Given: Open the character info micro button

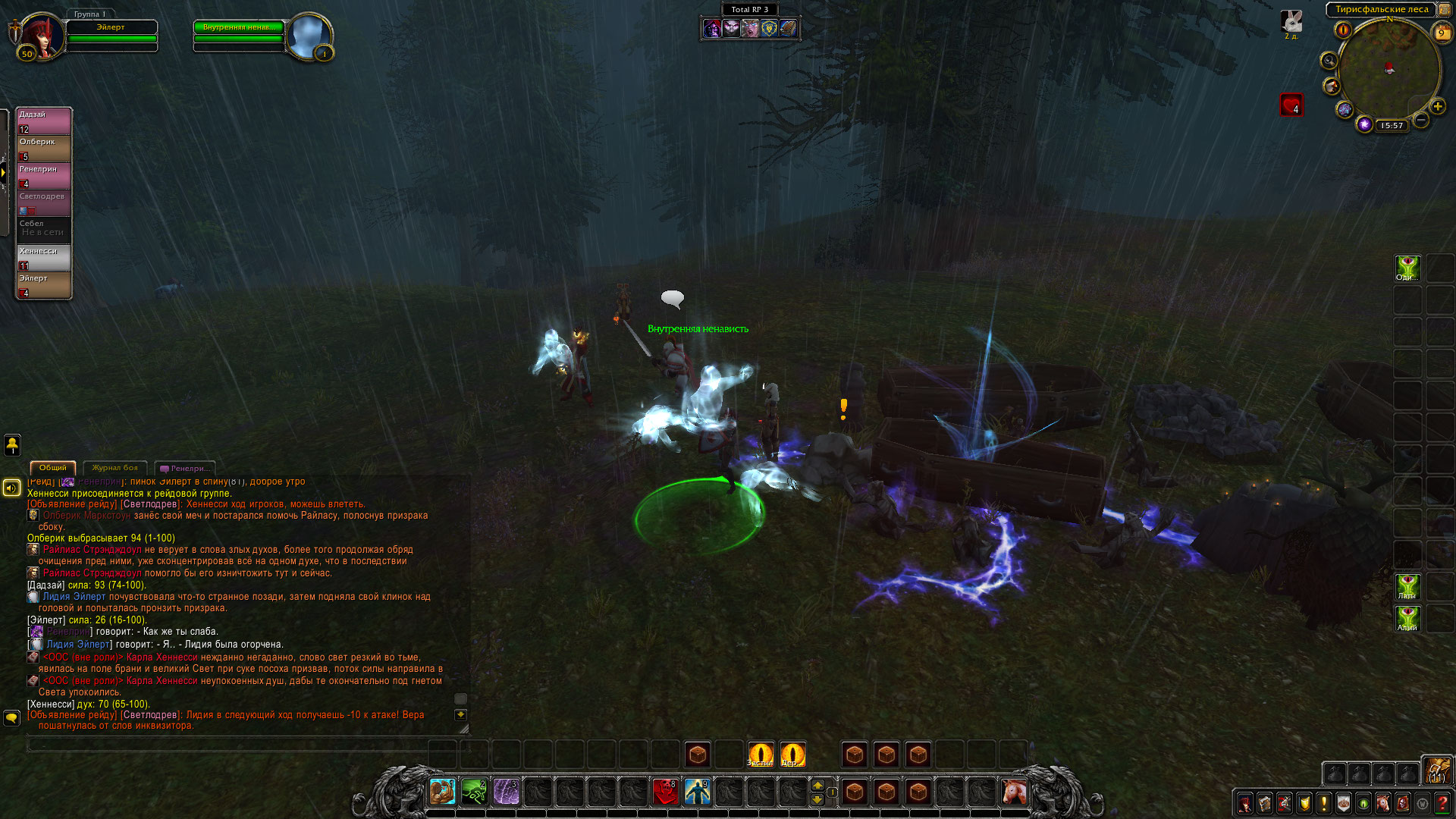Looking at the screenshot, I should pyautogui.click(x=1244, y=803).
